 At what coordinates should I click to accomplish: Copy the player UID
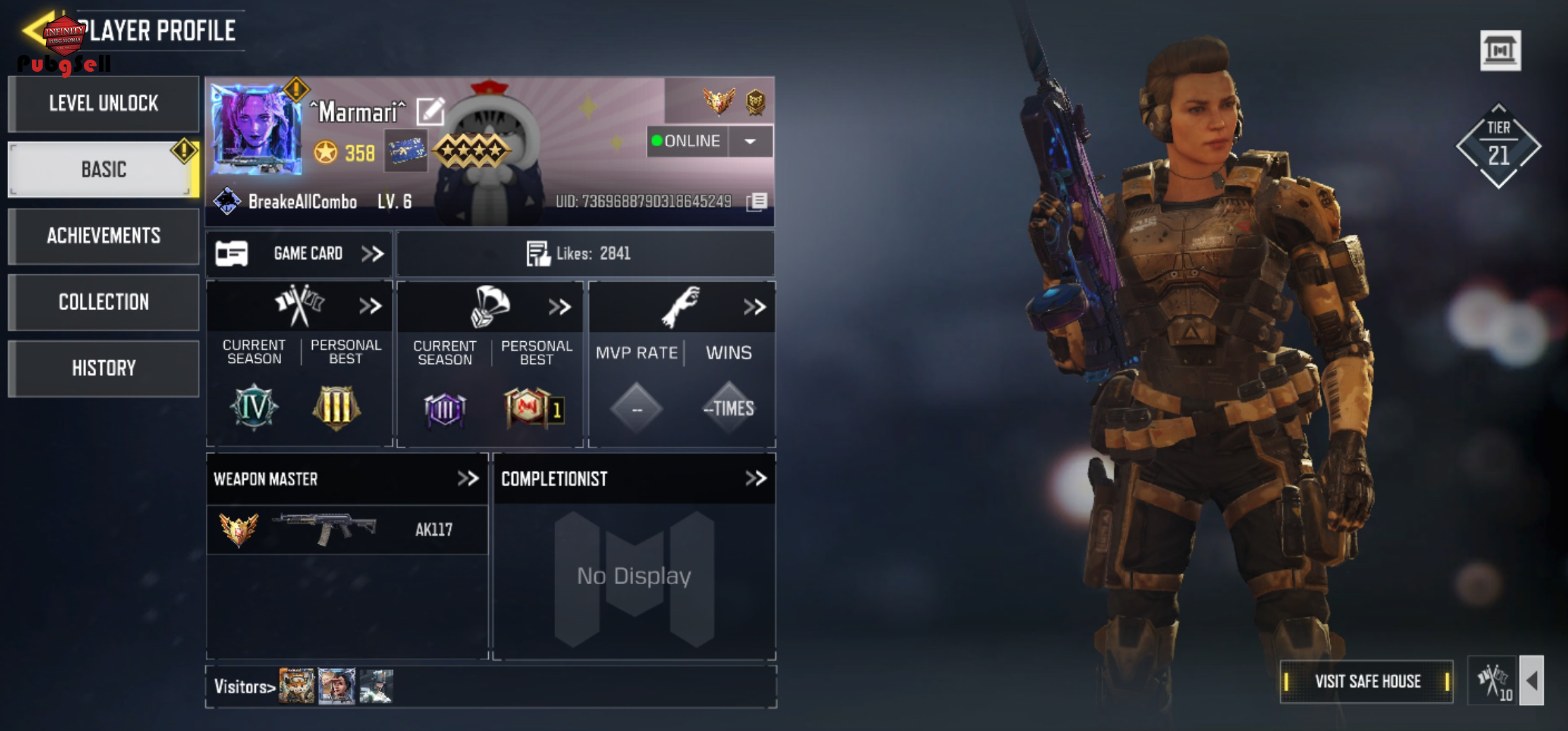coord(757,202)
